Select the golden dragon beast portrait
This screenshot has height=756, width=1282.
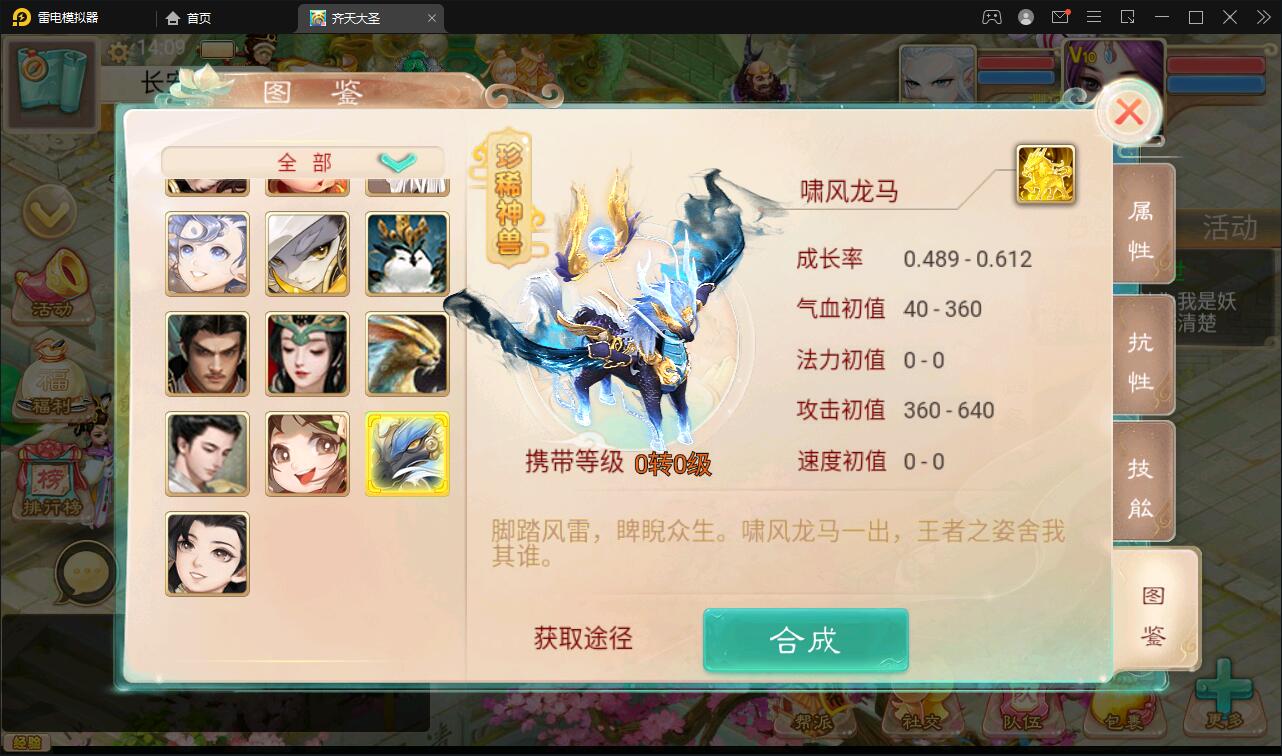coord(407,353)
